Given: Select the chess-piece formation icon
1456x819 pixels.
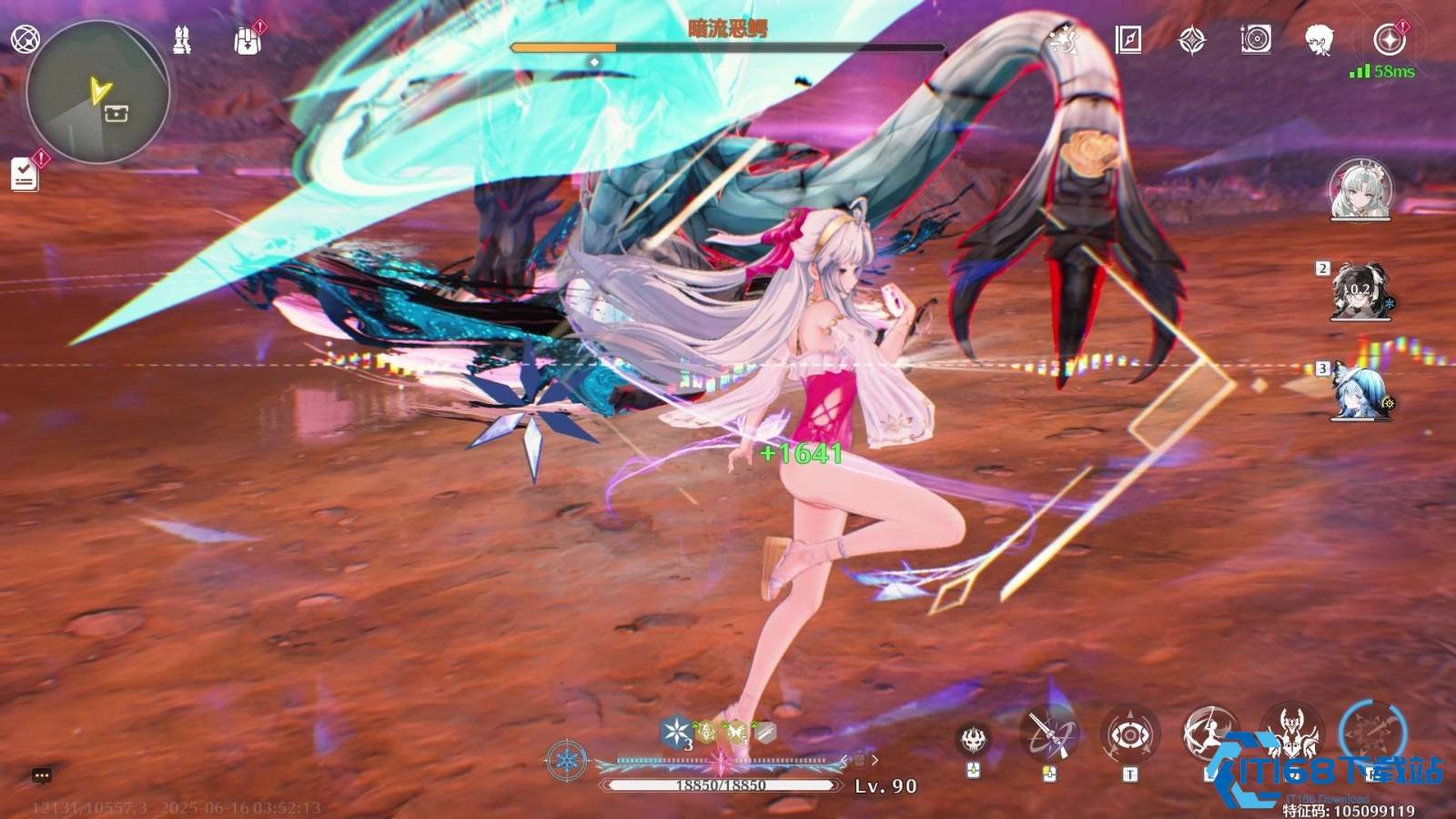Looking at the screenshot, I should [x=180, y=38].
